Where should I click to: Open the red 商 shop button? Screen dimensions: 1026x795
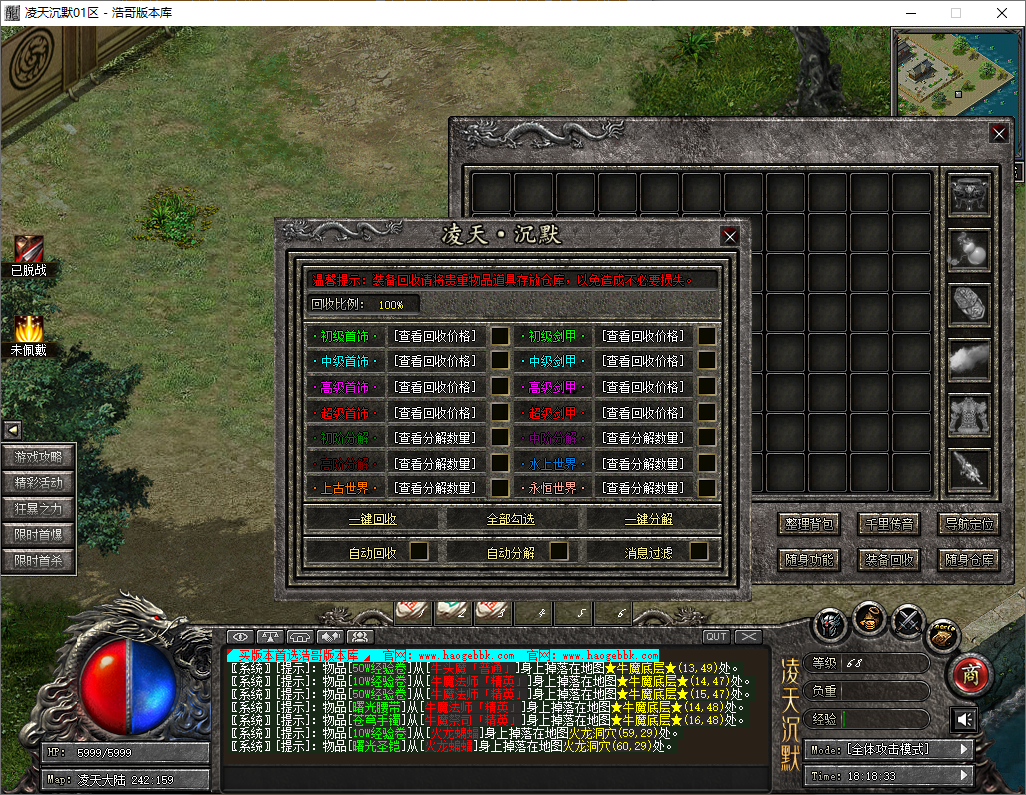click(x=968, y=675)
